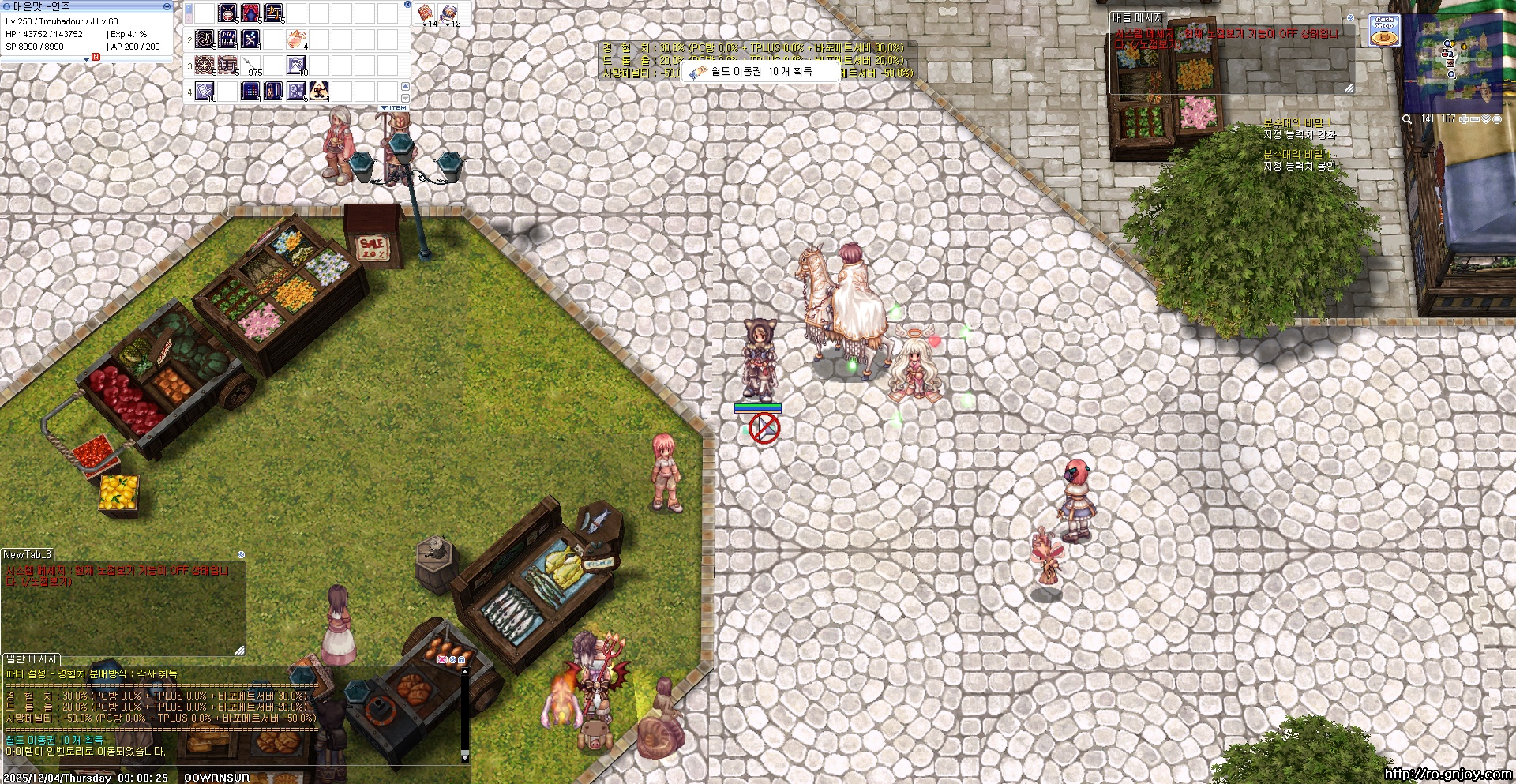This screenshot has height=784, width=1516.
Task: Switch to the NewTab_3 chat tab
Action: click(x=28, y=555)
